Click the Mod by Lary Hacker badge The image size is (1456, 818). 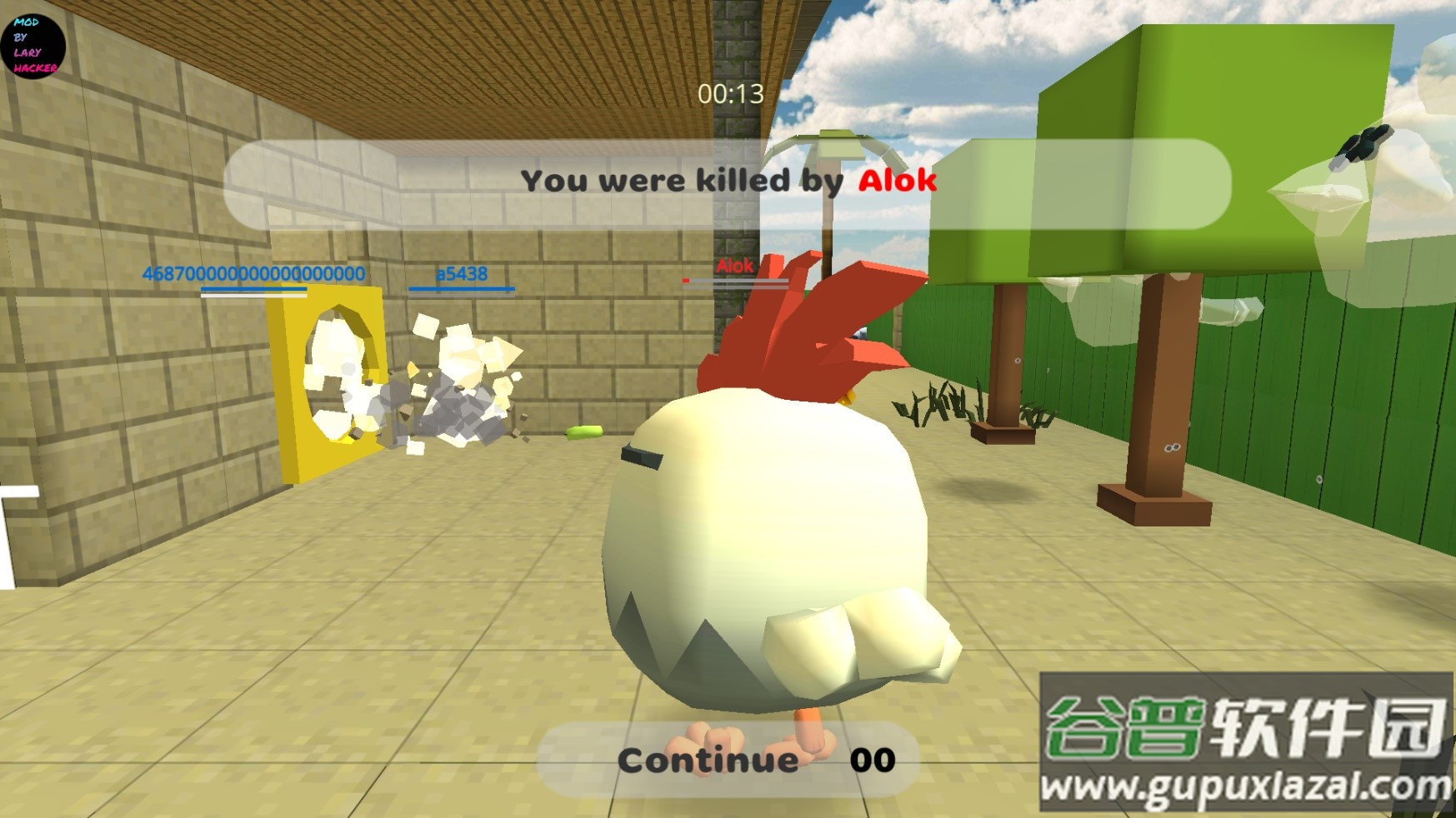32,46
